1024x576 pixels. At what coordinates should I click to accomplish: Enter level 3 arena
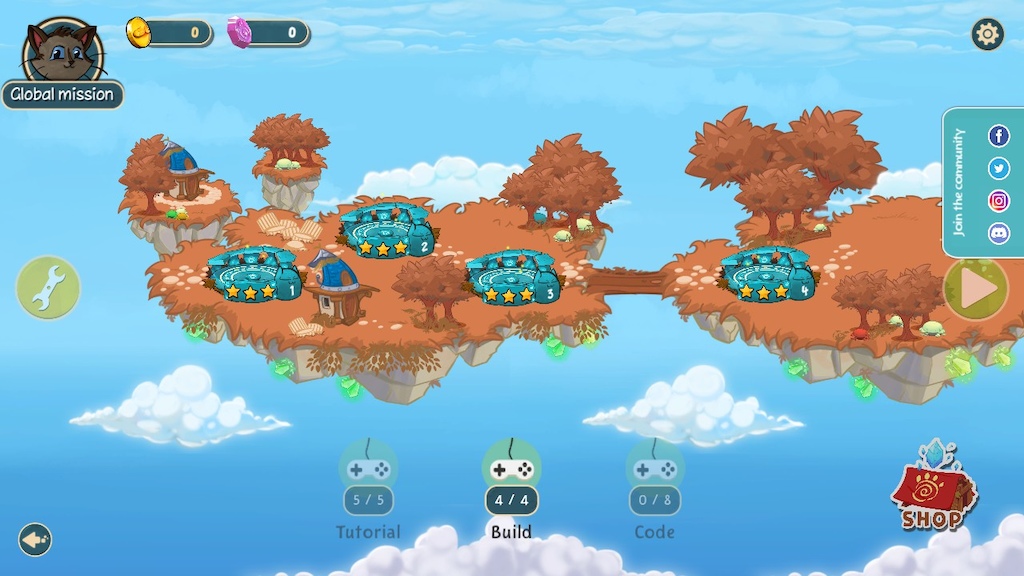click(512, 278)
